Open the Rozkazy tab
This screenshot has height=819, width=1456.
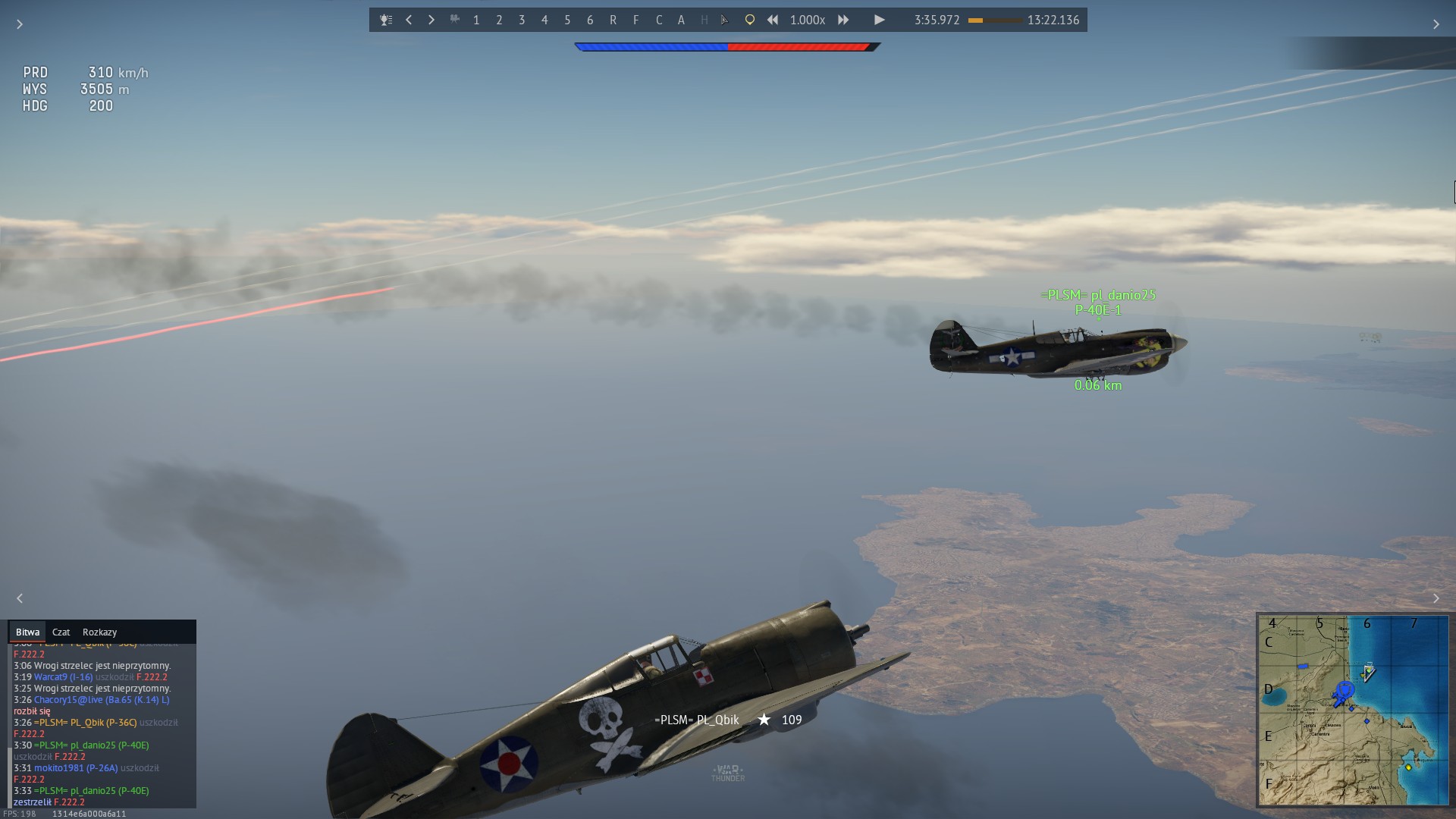[x=99, y=632]
